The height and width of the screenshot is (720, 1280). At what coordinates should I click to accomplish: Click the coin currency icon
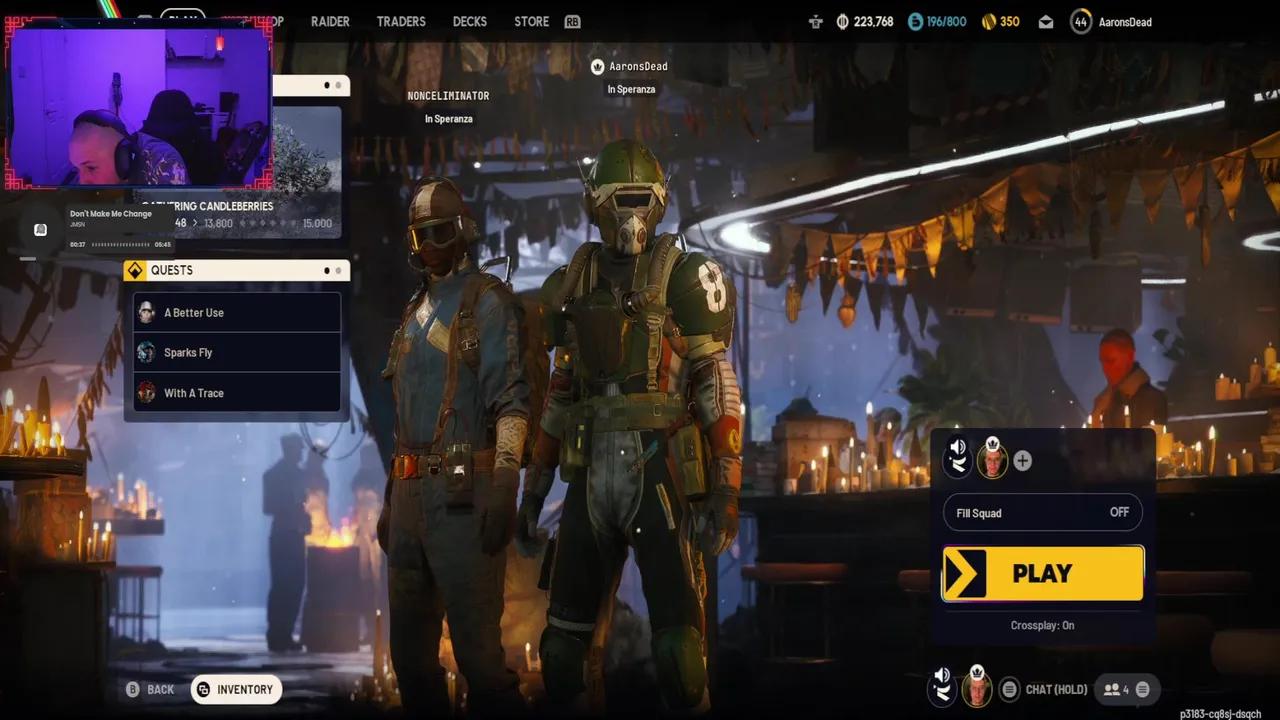[842, 21]
